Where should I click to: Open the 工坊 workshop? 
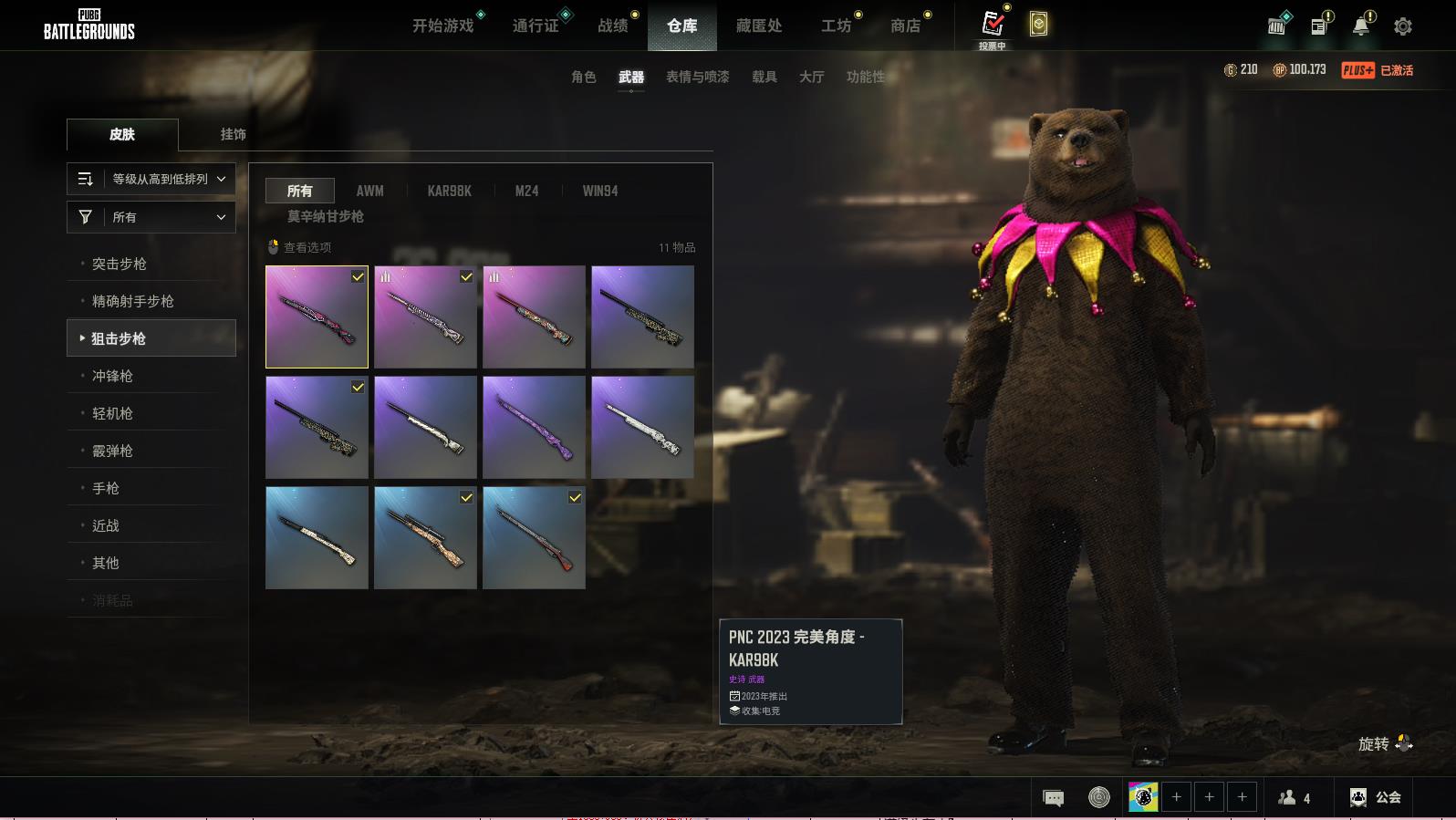836,26
